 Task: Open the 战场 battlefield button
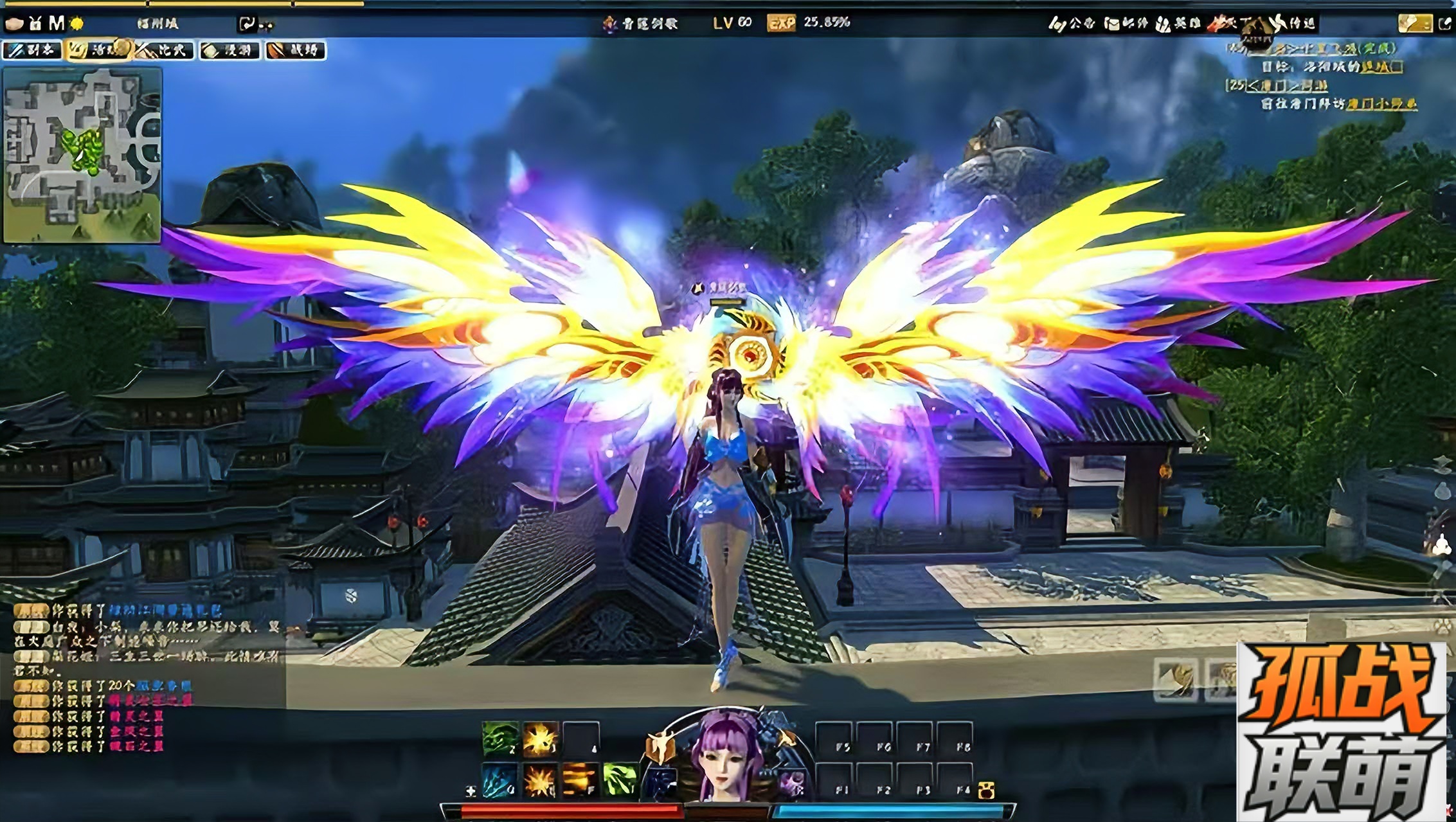[295, 50]
